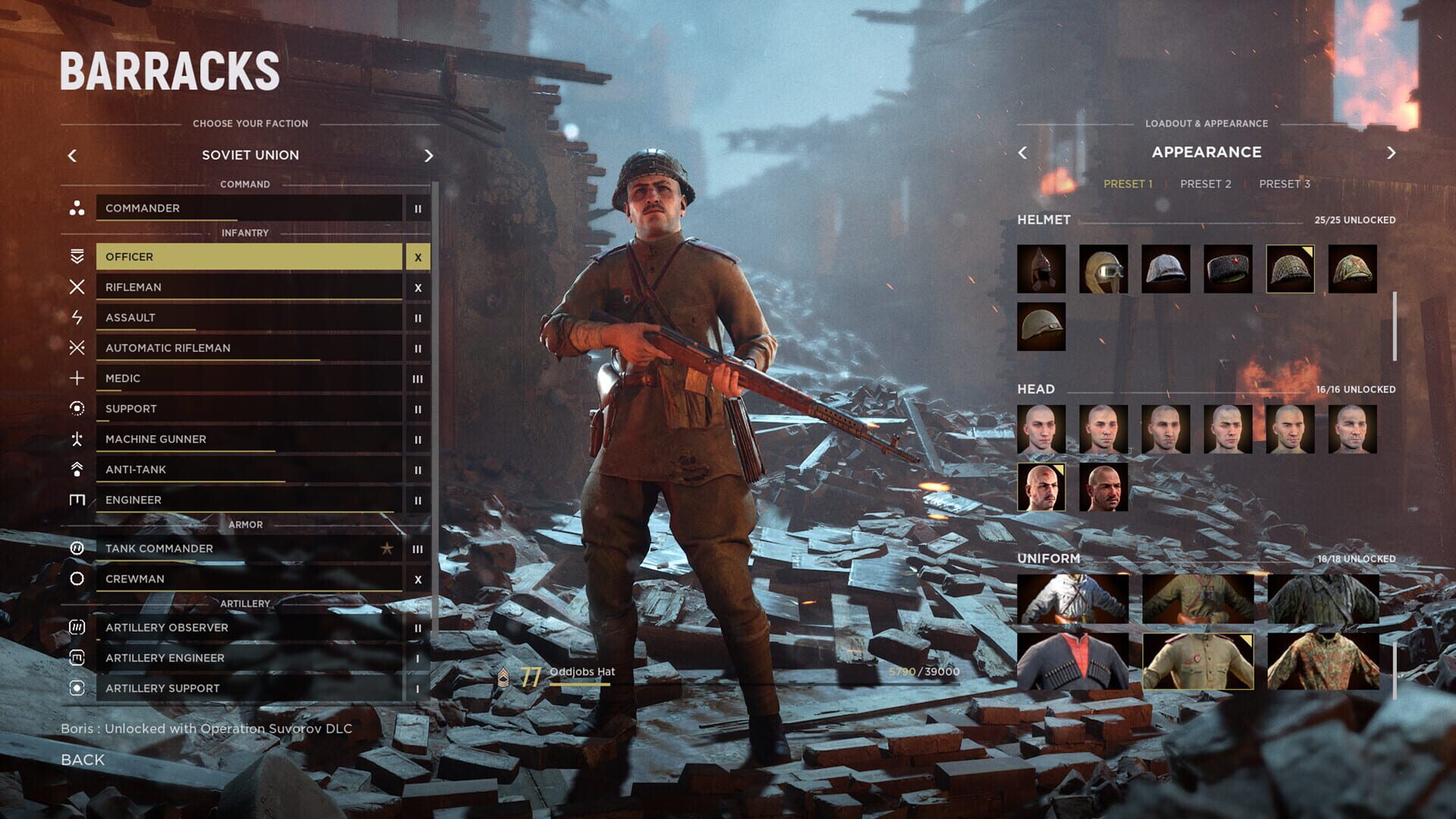Click the BACK button
The image size is (1456, 819).
[x=82, y=759]
